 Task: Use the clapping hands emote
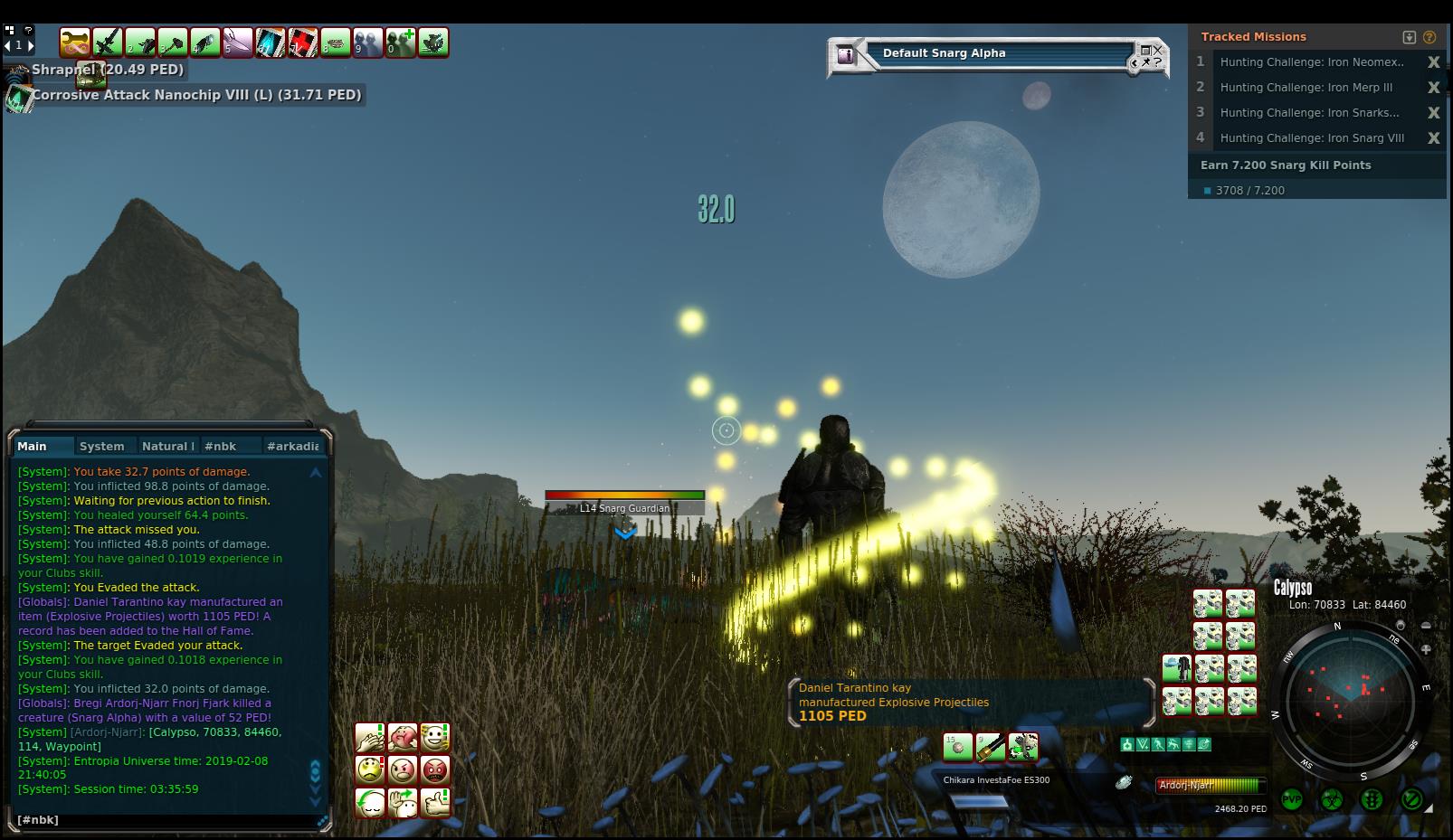click(370, 738)
